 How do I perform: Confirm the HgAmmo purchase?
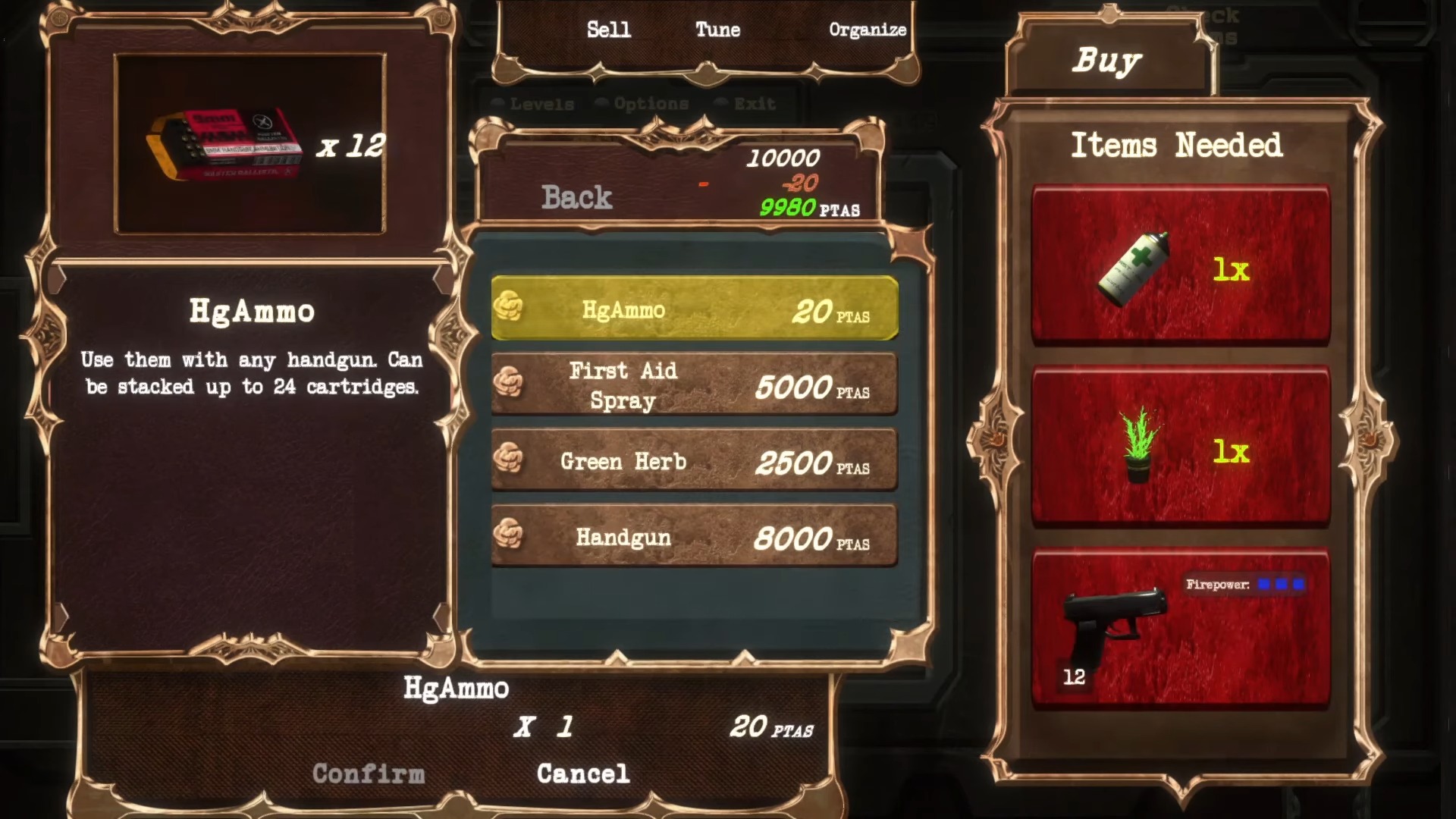pyautogui.click(x=369, y=773)
